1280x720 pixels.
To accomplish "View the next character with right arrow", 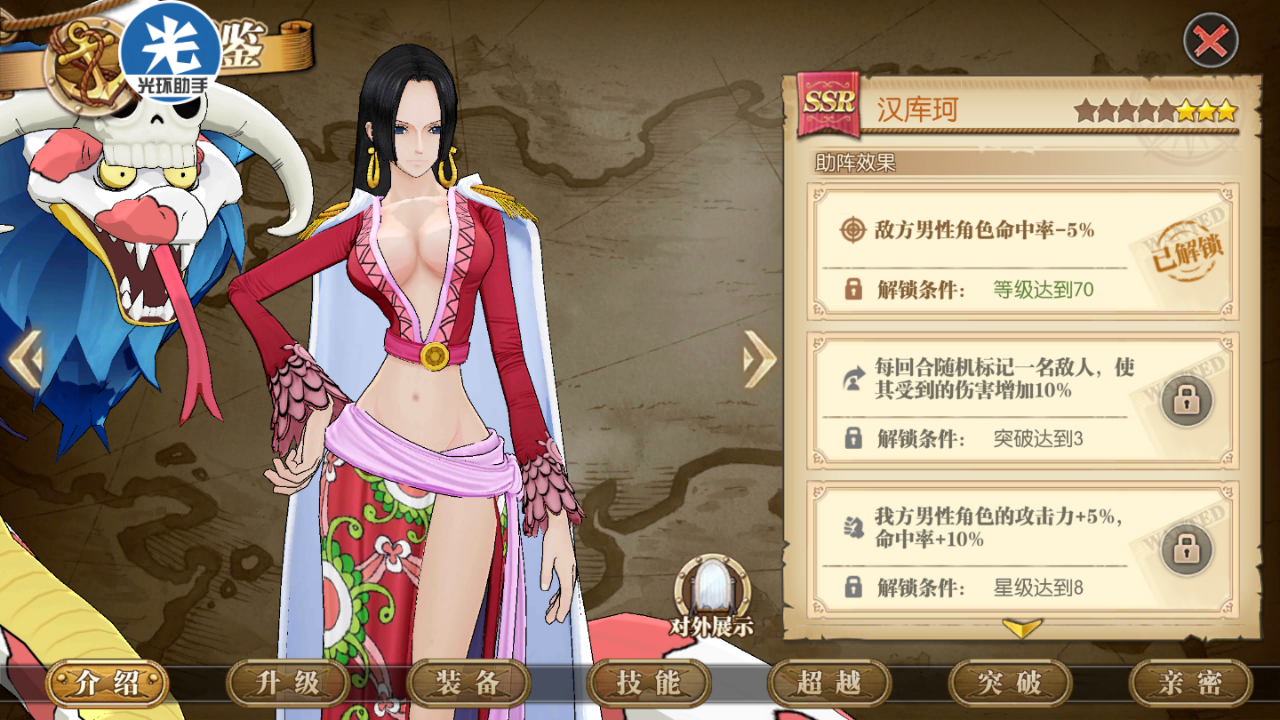I will click(759, 358).
